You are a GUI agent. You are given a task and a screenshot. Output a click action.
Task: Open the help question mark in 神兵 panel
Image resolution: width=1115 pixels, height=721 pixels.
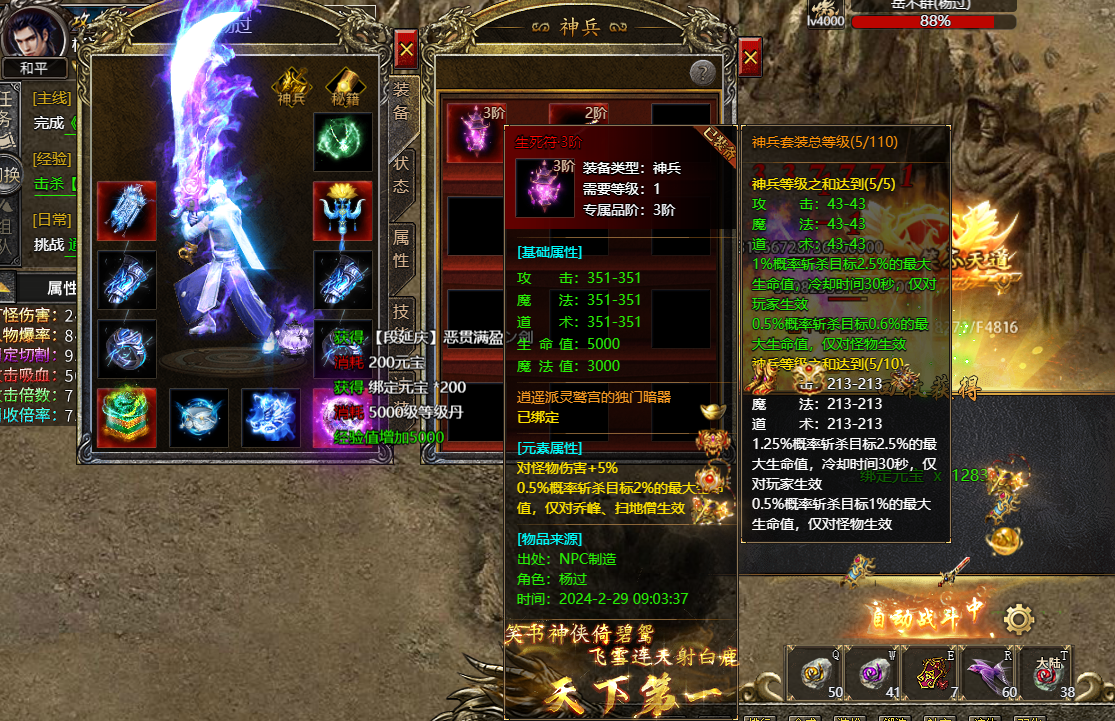[x=702, y=72]
